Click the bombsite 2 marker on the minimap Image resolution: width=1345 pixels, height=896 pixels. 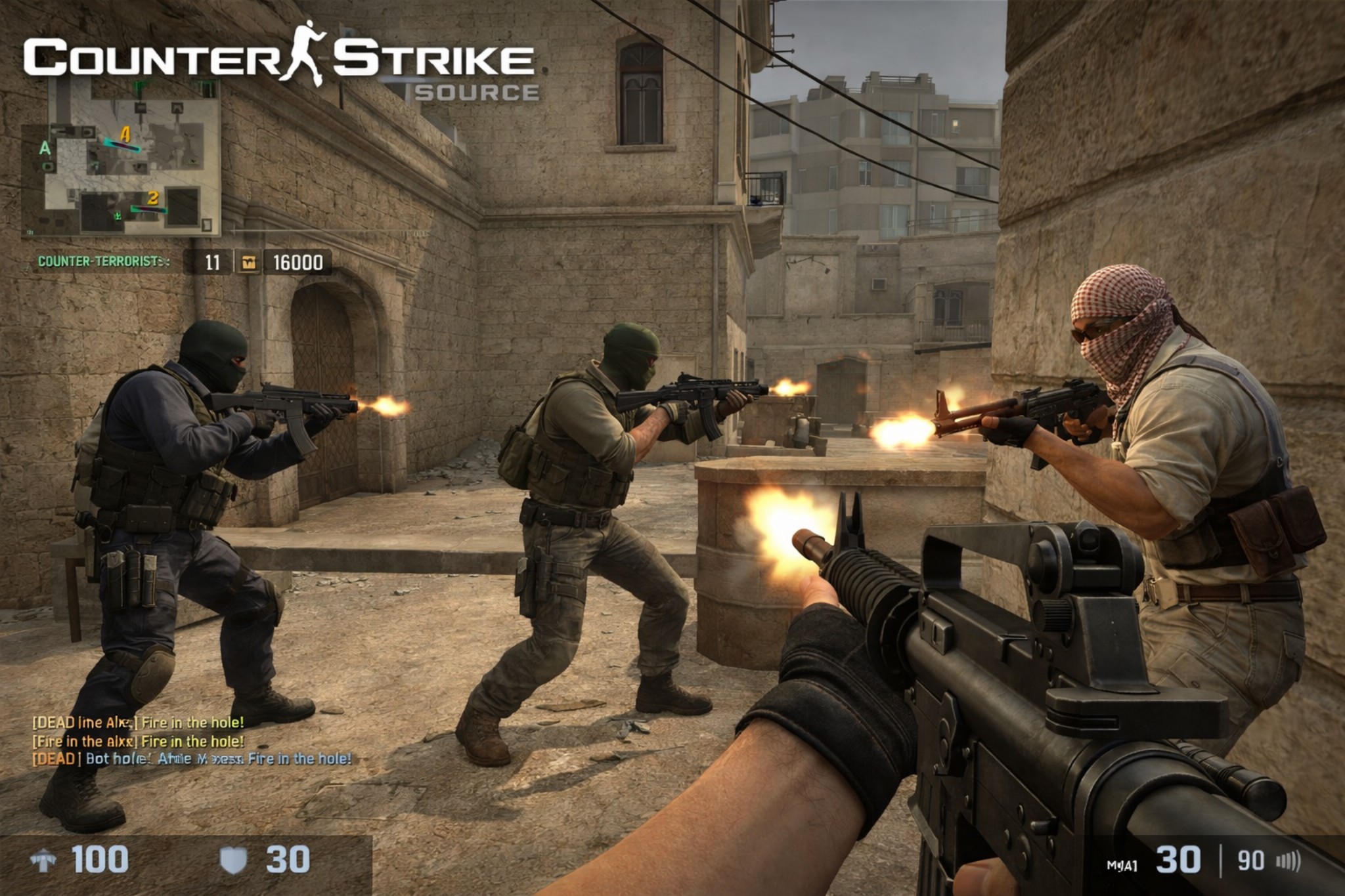(x=152, y=198)
